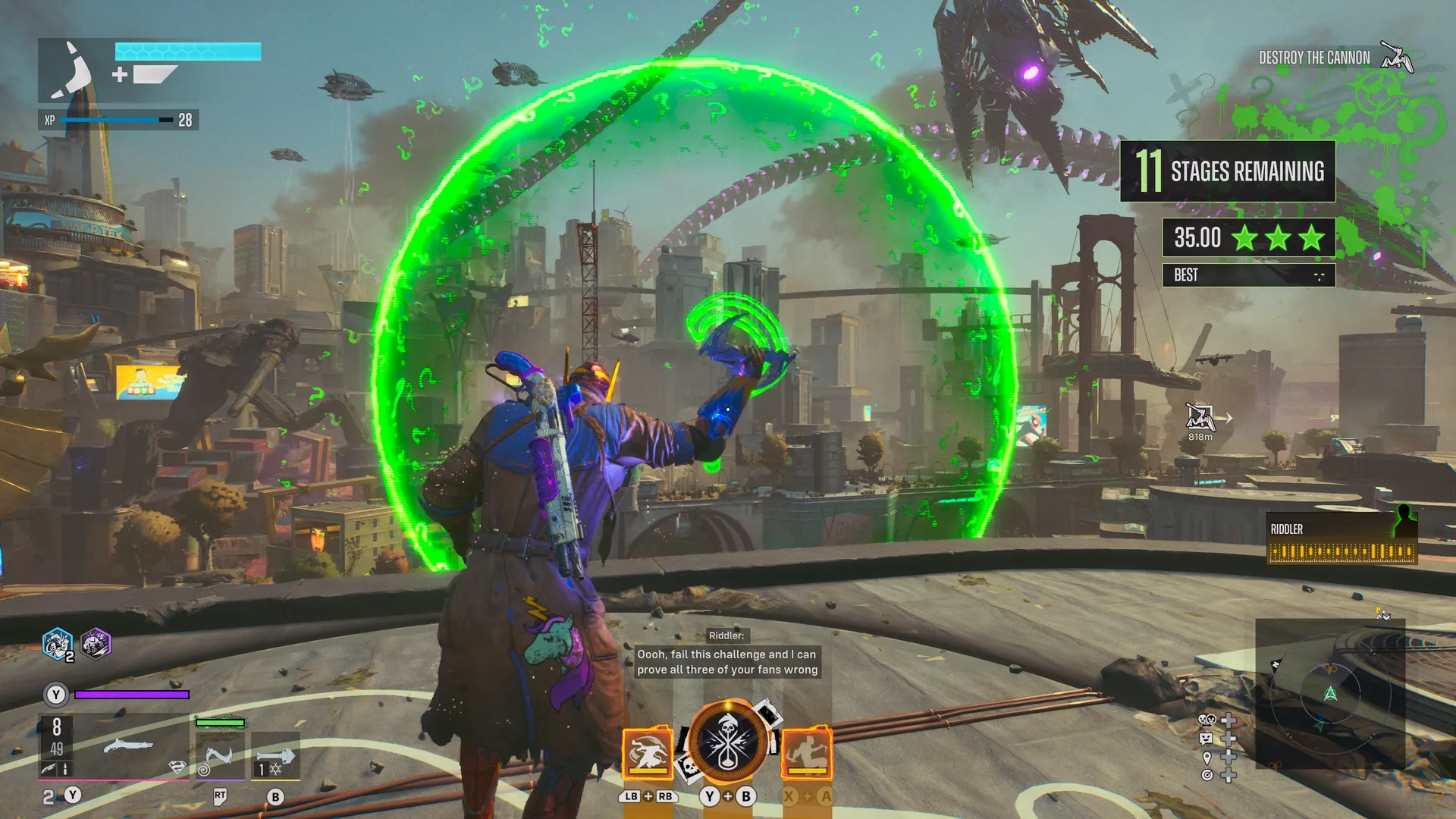Activate the crouching figure attack ability
This screenshot has height=819, width=1456.
point(806,753)
